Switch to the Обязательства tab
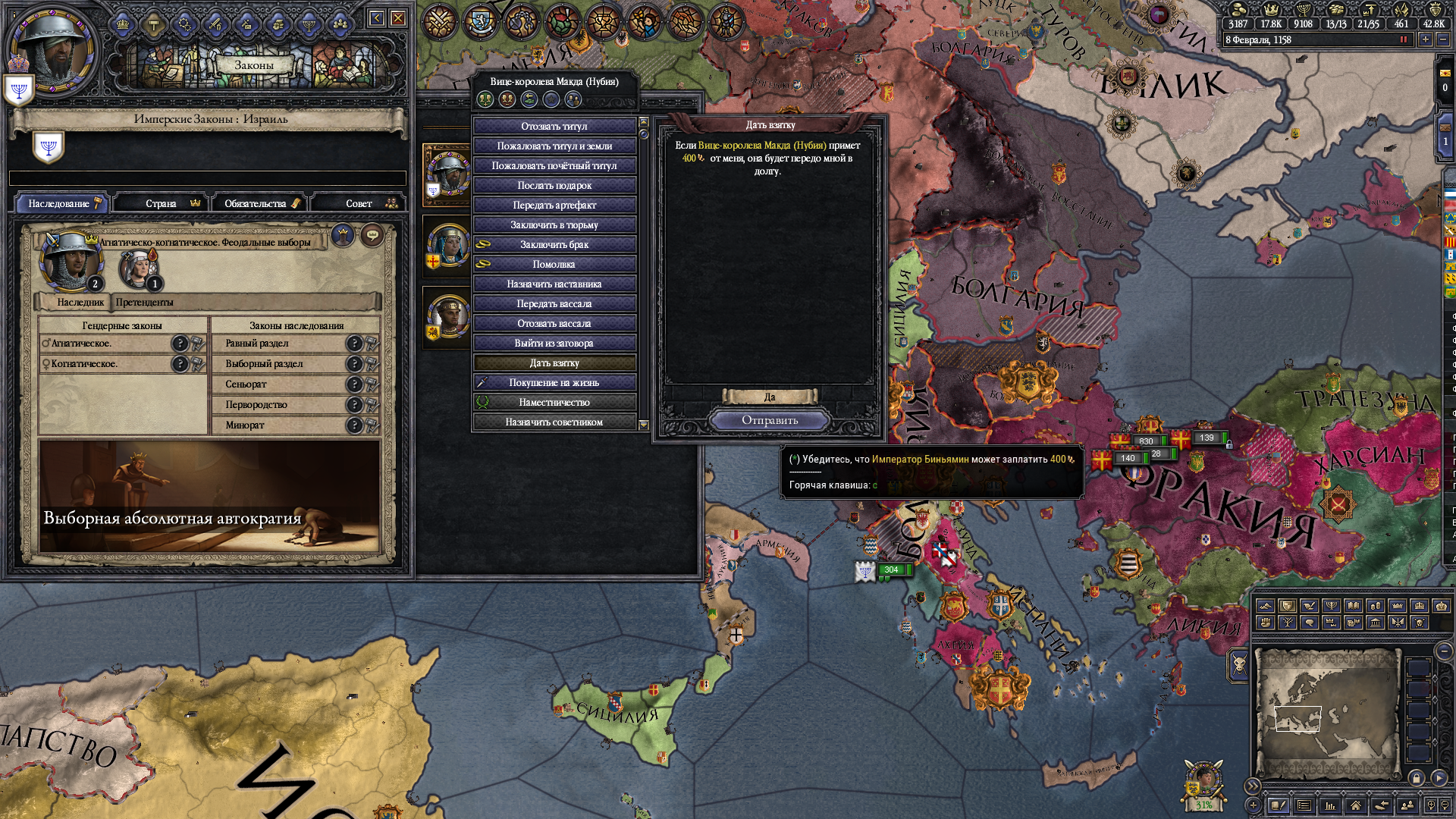This screenshot has height=819, width=1456. 258,203
